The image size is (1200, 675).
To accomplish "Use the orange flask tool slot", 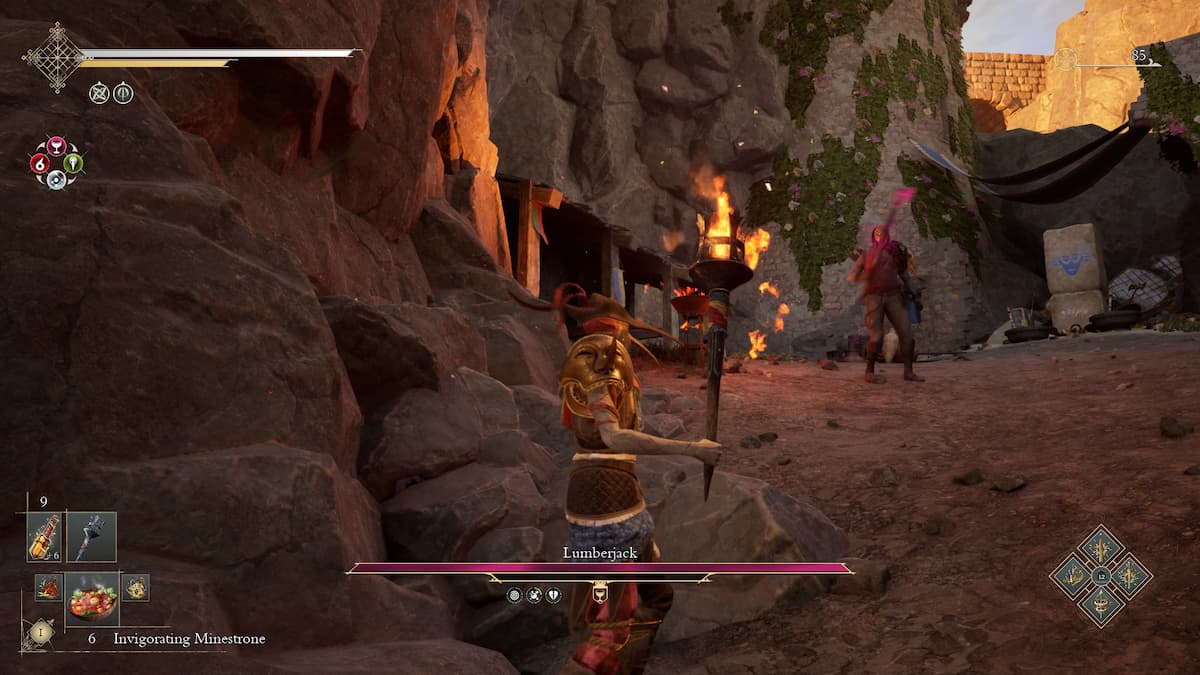I will (x=44, y=537).
